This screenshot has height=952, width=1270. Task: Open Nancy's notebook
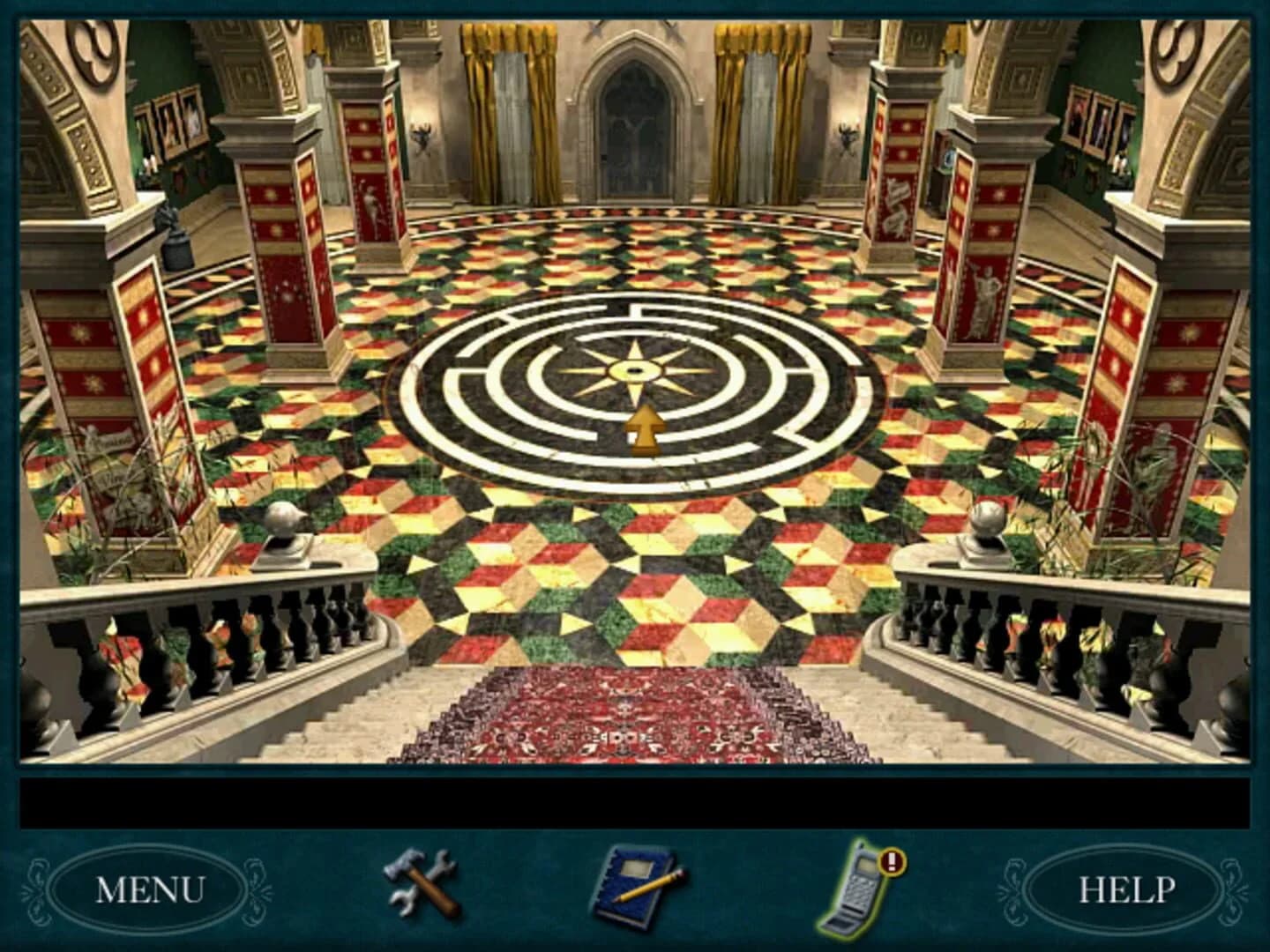click(633, 886)
